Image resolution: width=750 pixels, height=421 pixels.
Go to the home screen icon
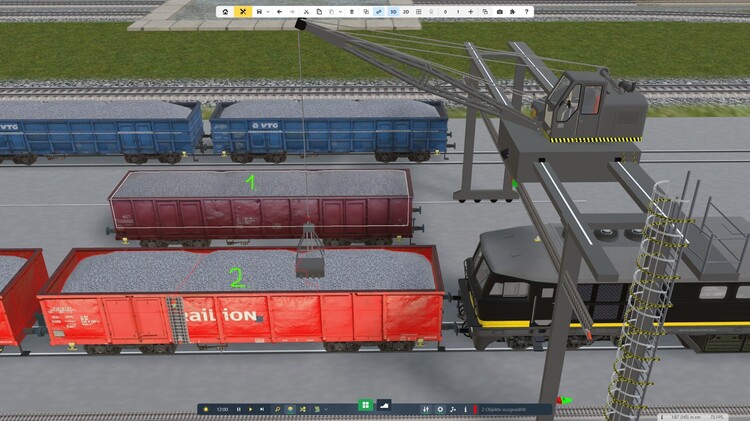(x=225, y=11)
